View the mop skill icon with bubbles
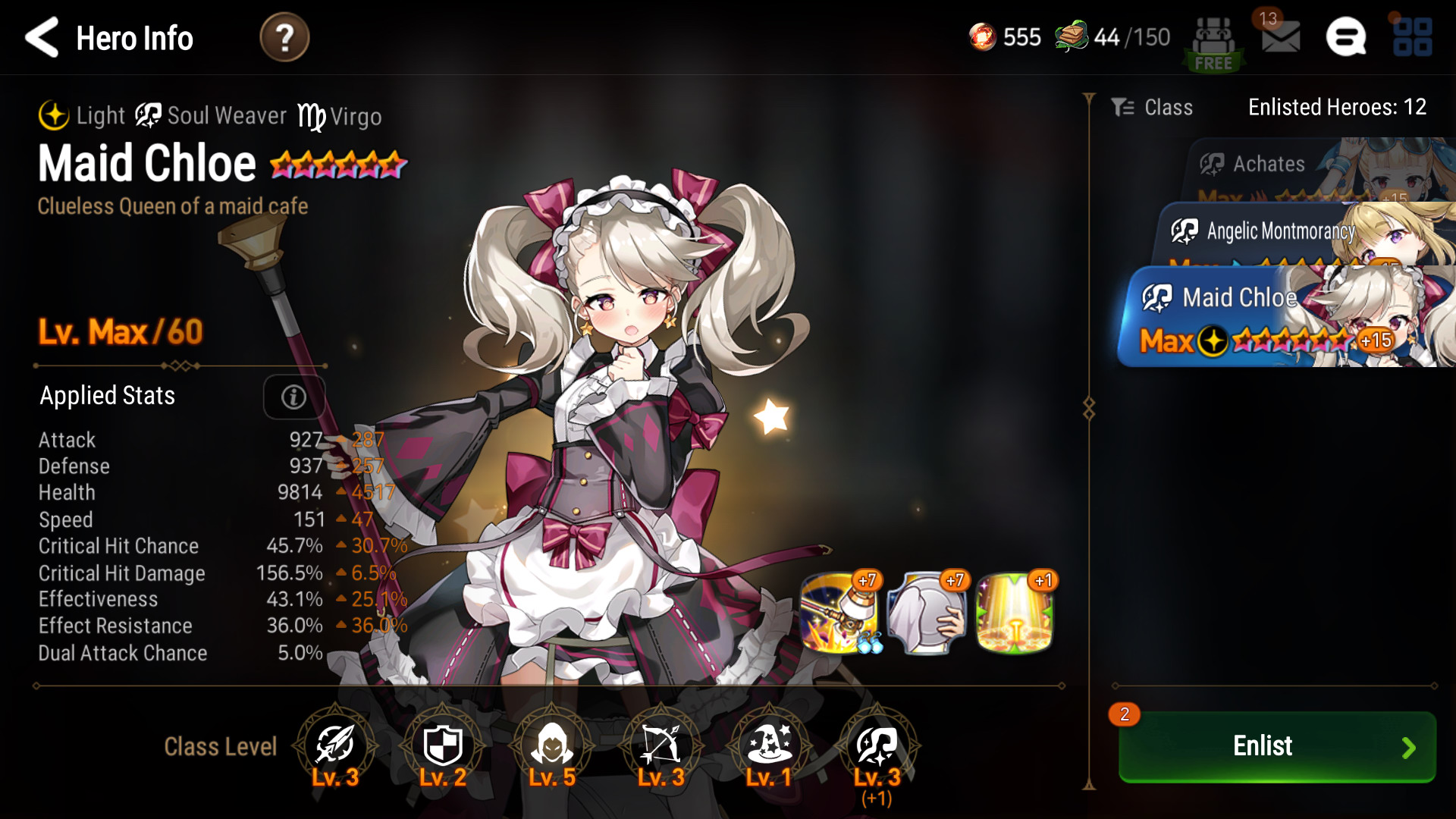The image size is (1456, 819). (x=840, y=613)
